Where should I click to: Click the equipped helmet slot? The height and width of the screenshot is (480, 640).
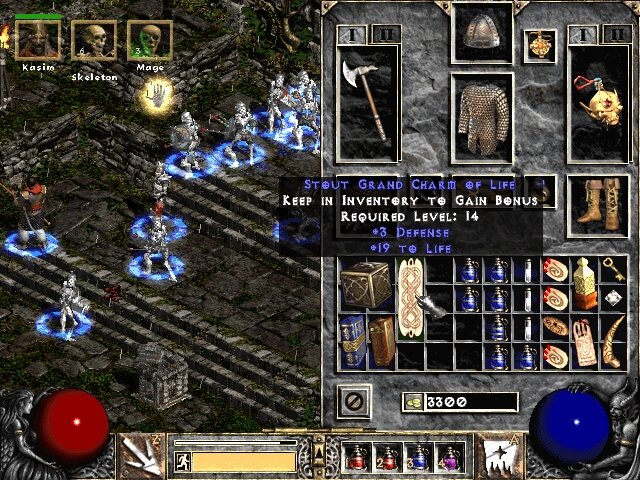(482, 31)
